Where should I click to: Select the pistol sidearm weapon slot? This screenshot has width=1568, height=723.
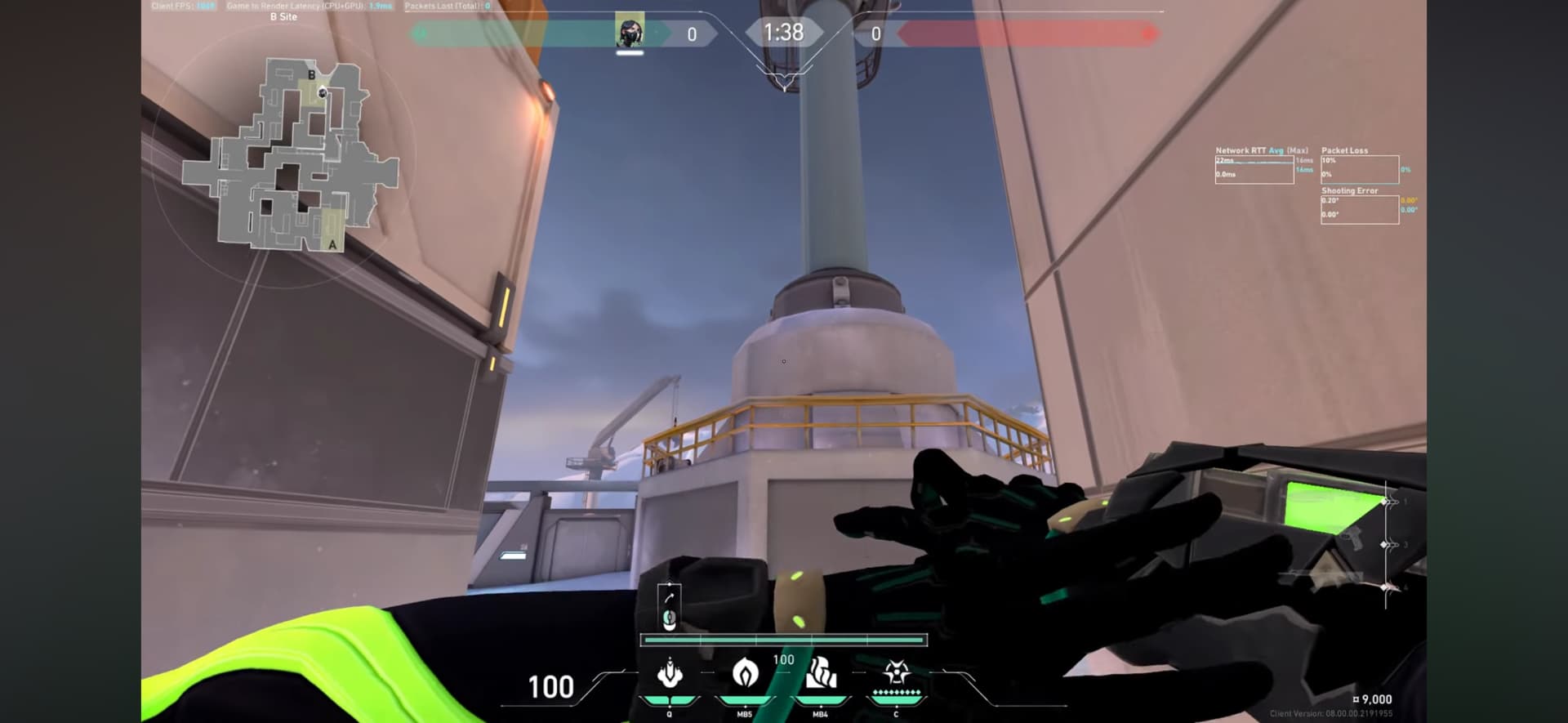tap(1352, 540)
